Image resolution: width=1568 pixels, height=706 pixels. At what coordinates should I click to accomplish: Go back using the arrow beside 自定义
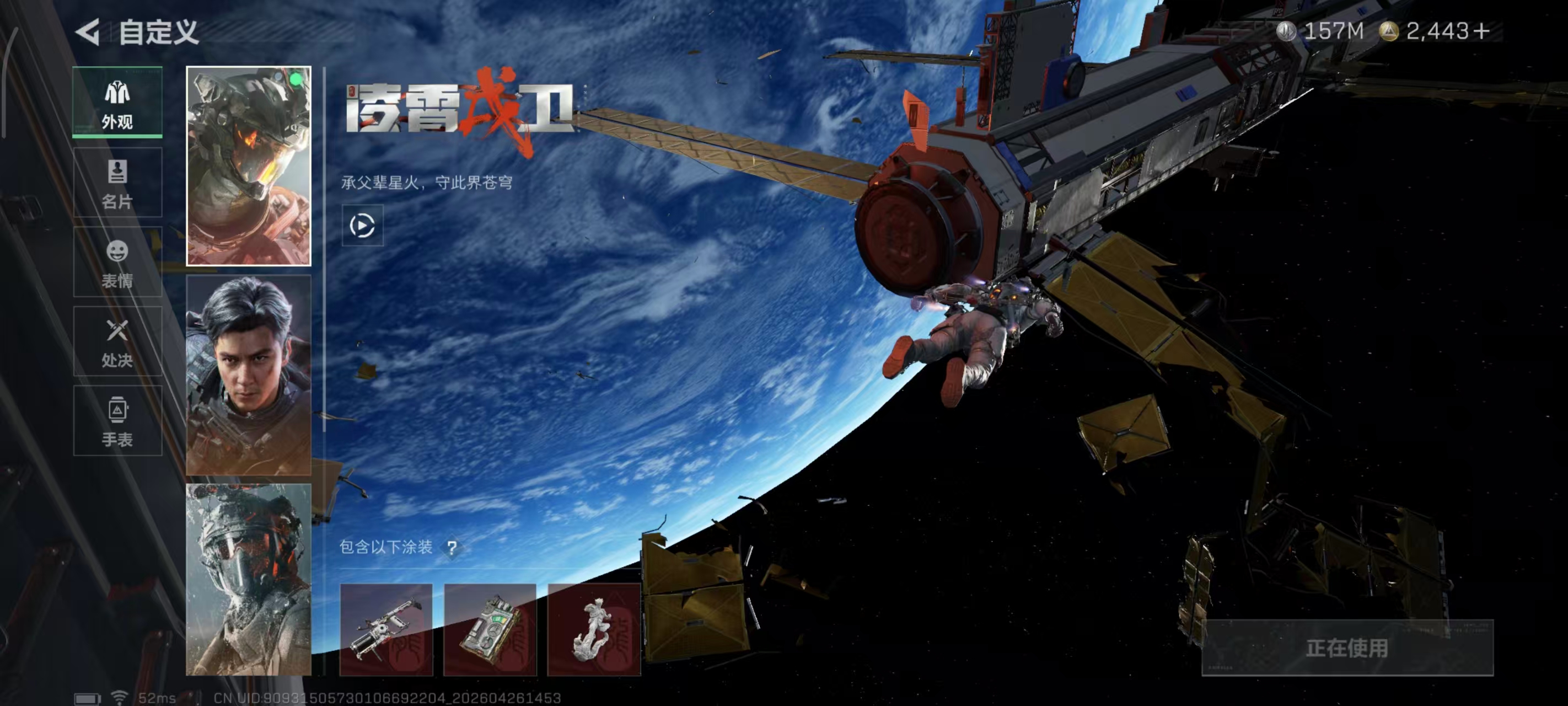(x=88, y=31)
